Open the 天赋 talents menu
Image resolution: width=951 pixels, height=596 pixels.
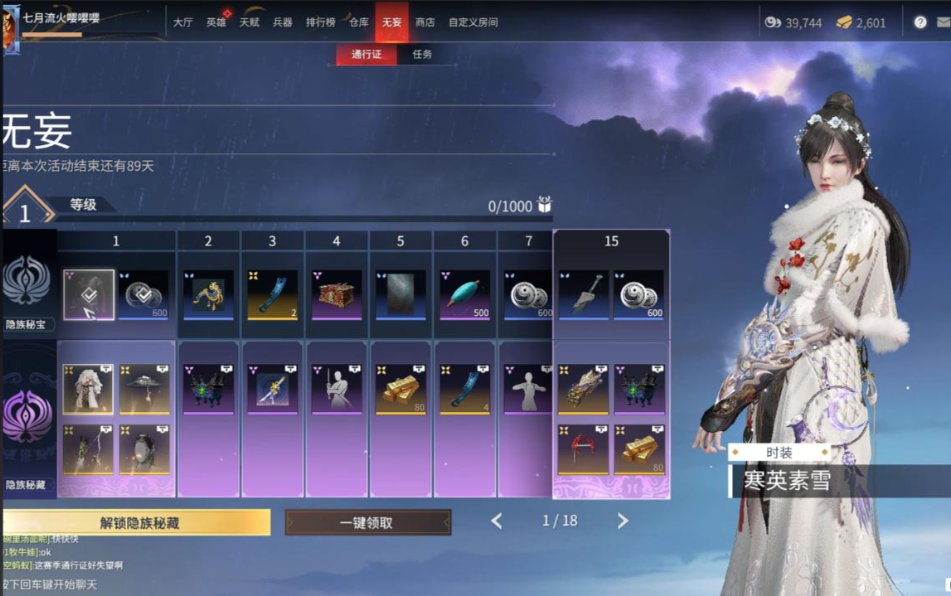tap(249, 22)
